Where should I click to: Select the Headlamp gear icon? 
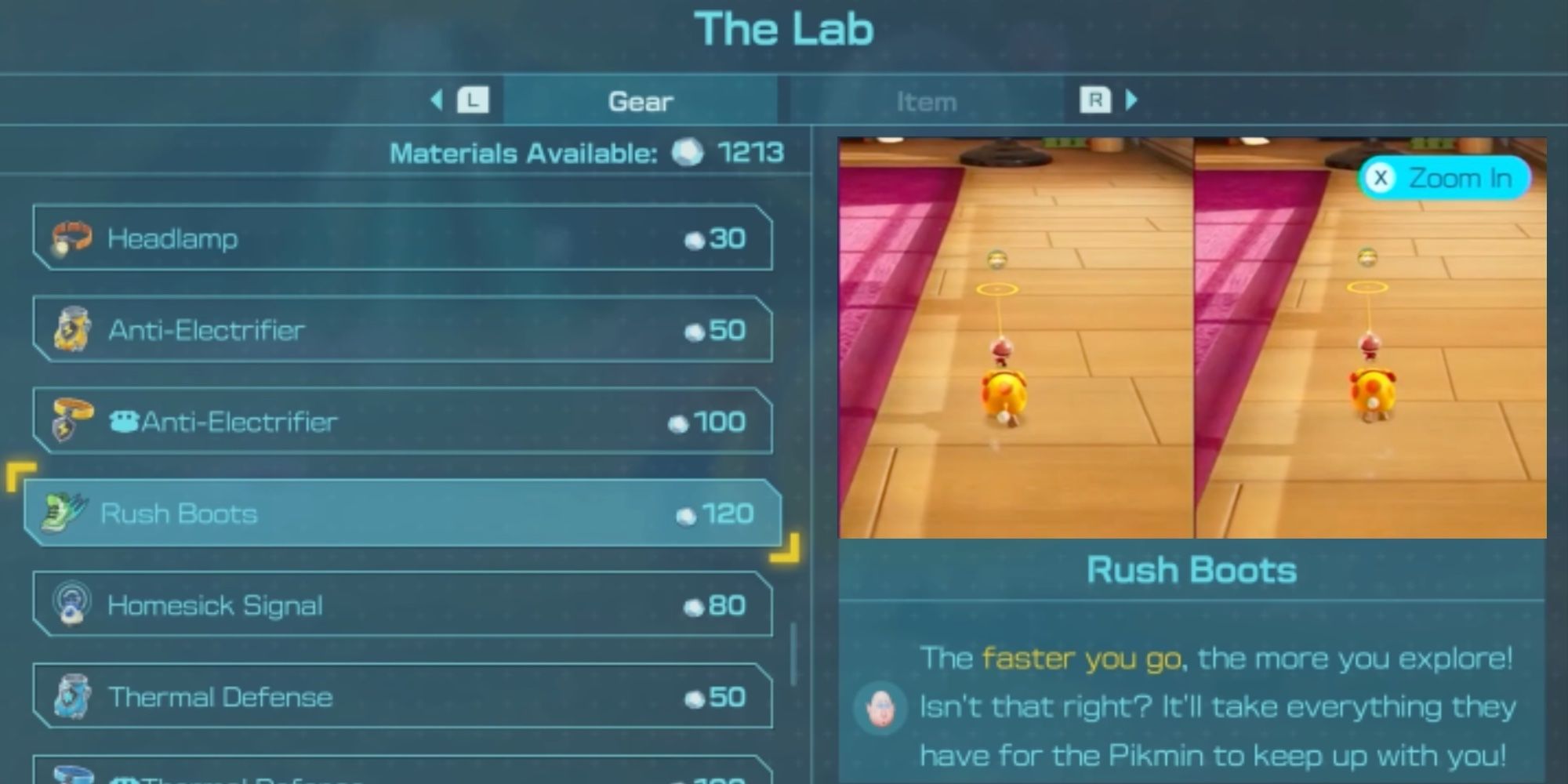point(72,238)
